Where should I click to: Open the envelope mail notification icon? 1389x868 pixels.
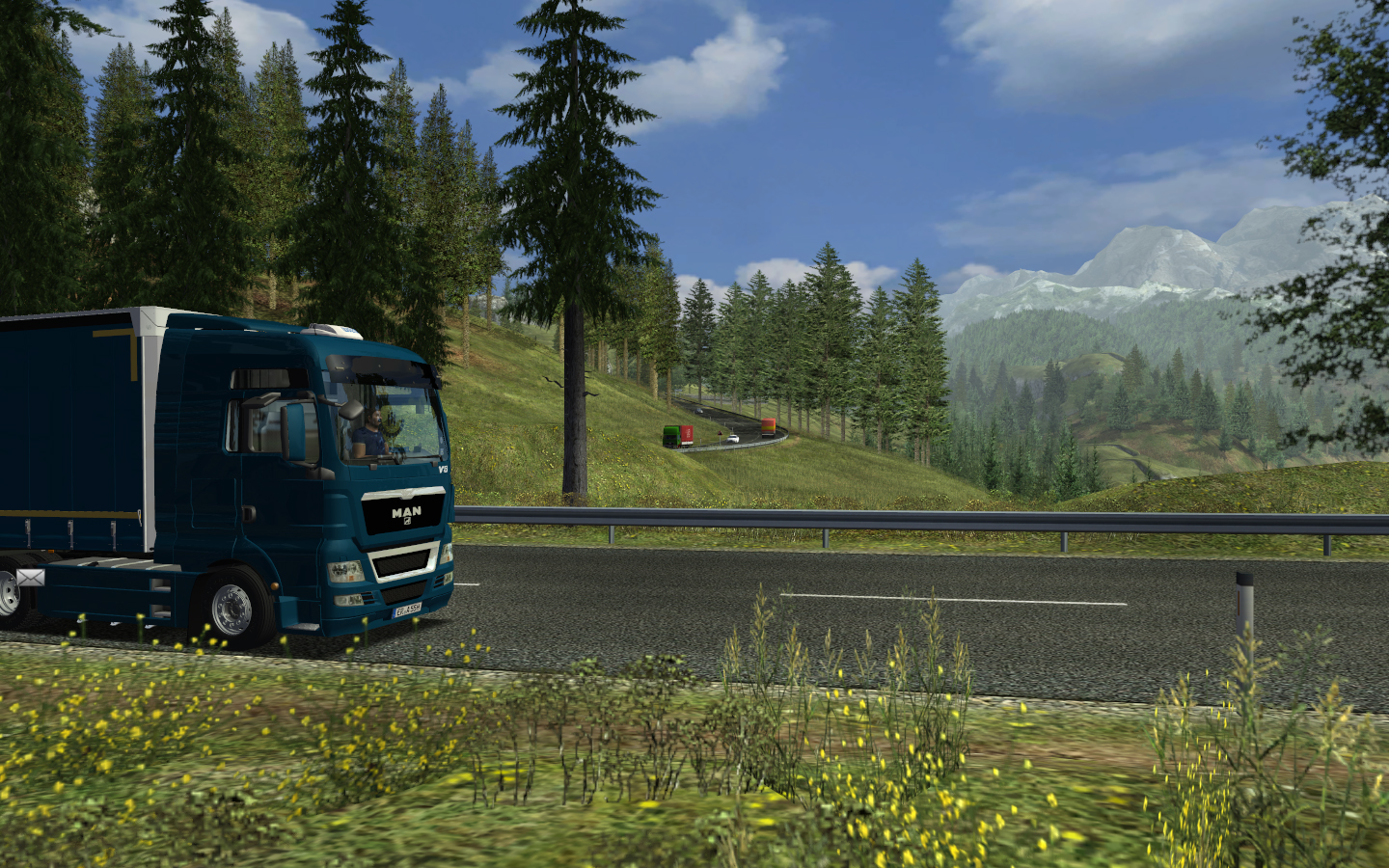(30, 578)
